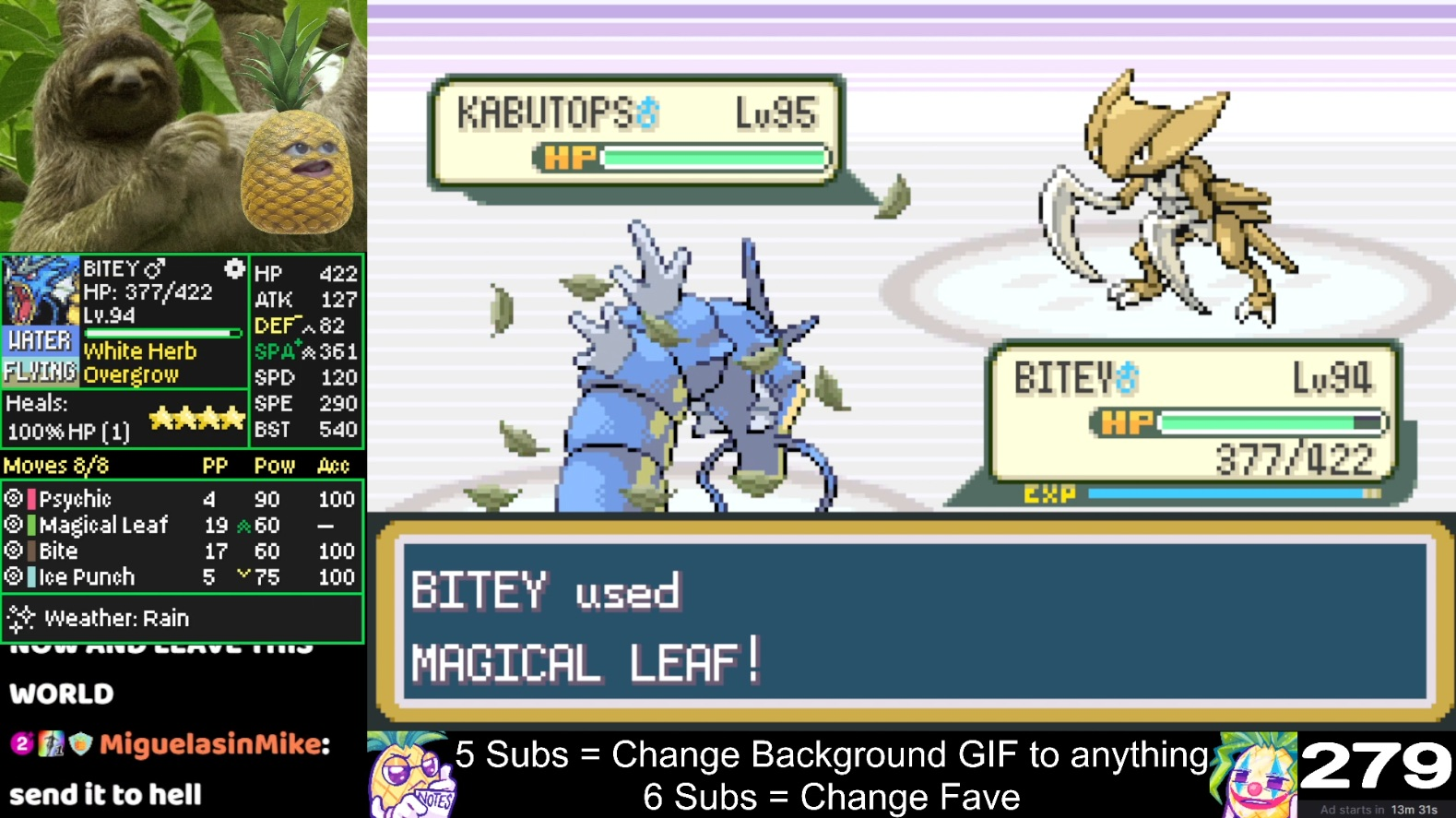Select the WATER type badge

[41, 342]
